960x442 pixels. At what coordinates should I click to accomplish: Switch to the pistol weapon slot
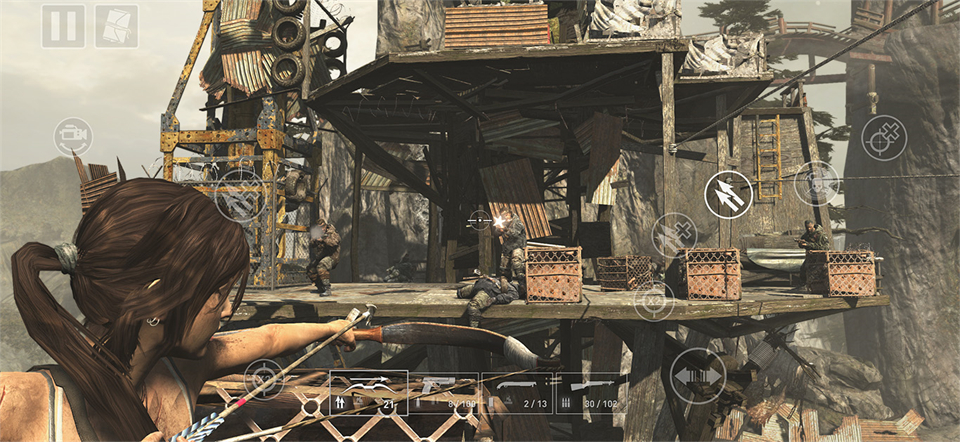point(445,392)
